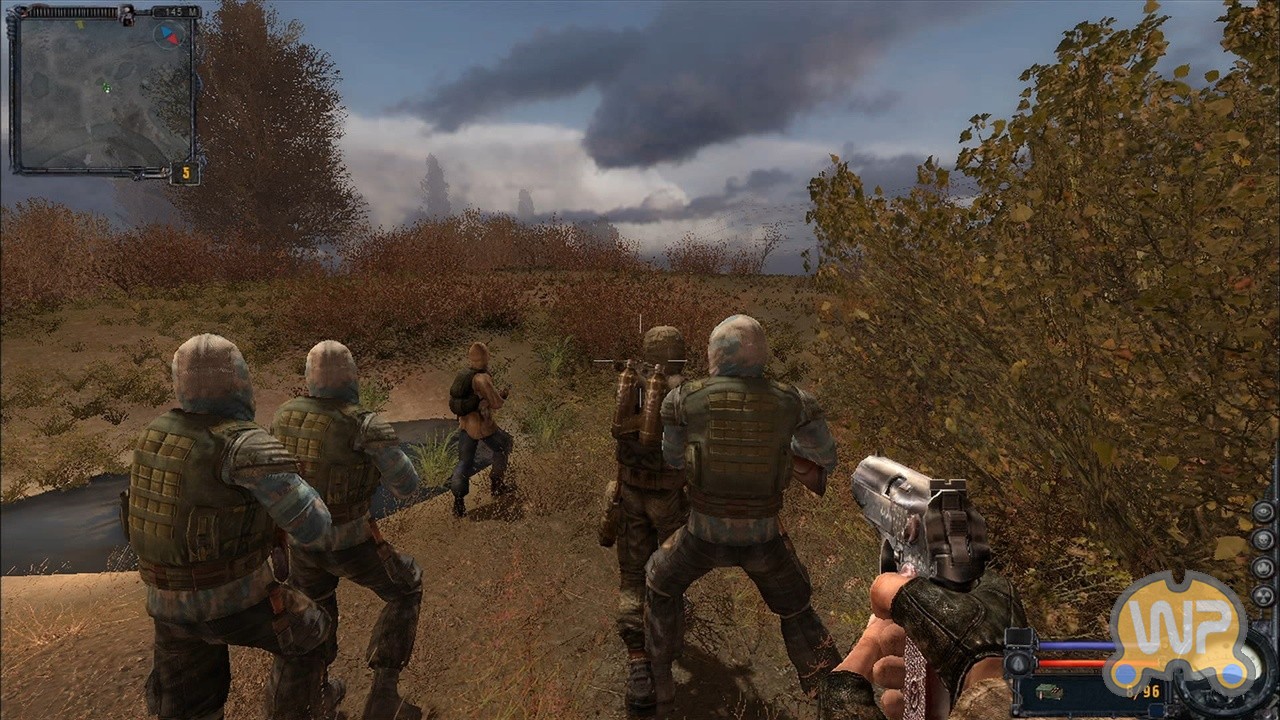Click the radiation trefoil indicator icon
The height and width of the screenshot is (720, 1280).
[x=1263, y=595]
